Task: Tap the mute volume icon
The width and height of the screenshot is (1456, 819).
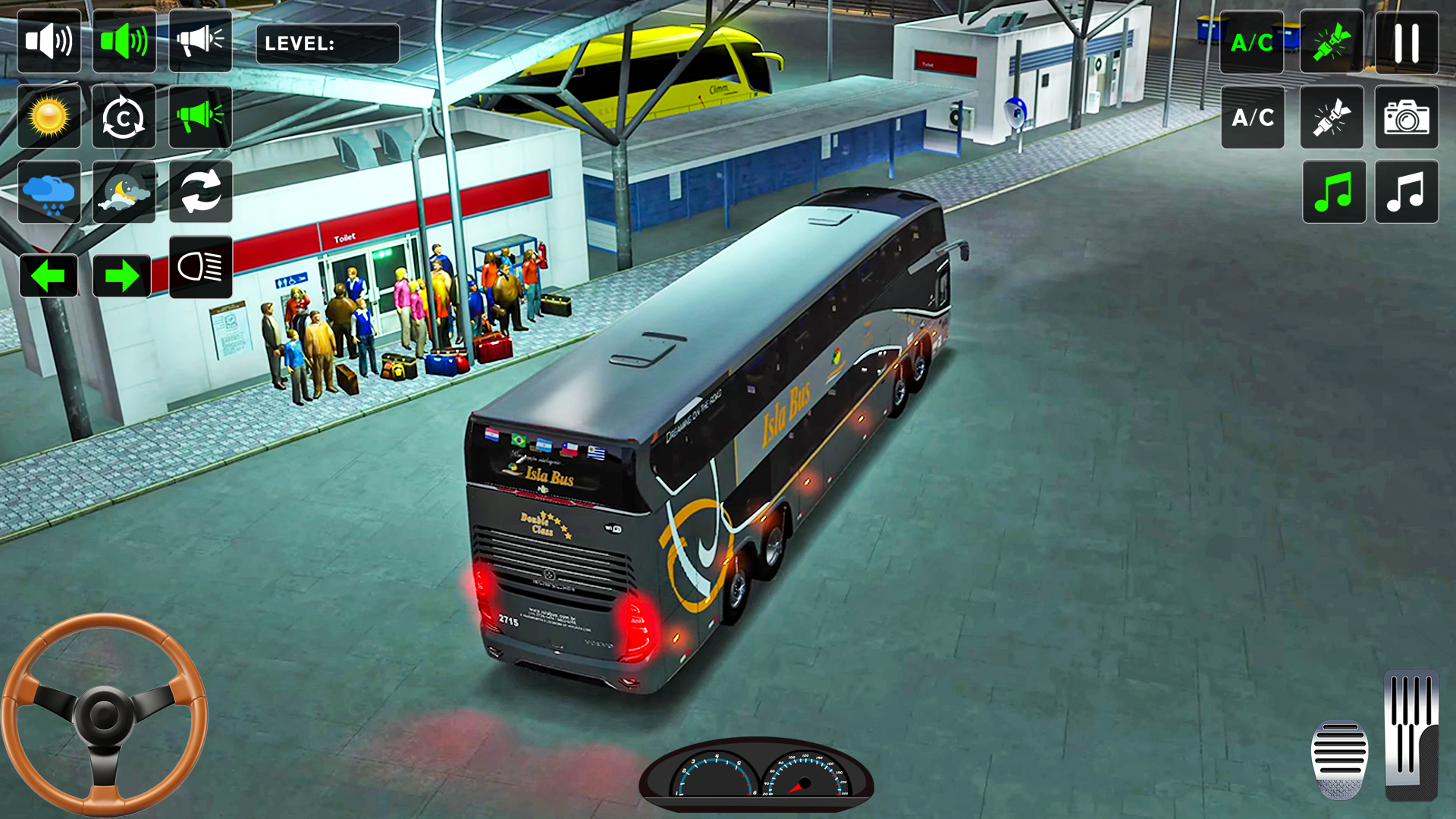Action: coord(49,41)
